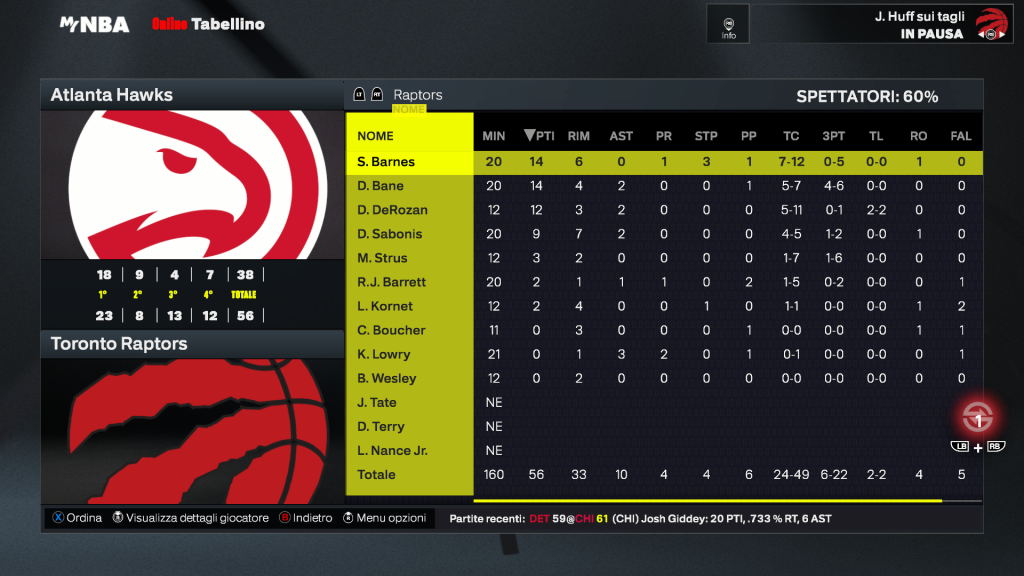
Task: Switch team using the Raptors selector
Action: click(x=417, y=95)
